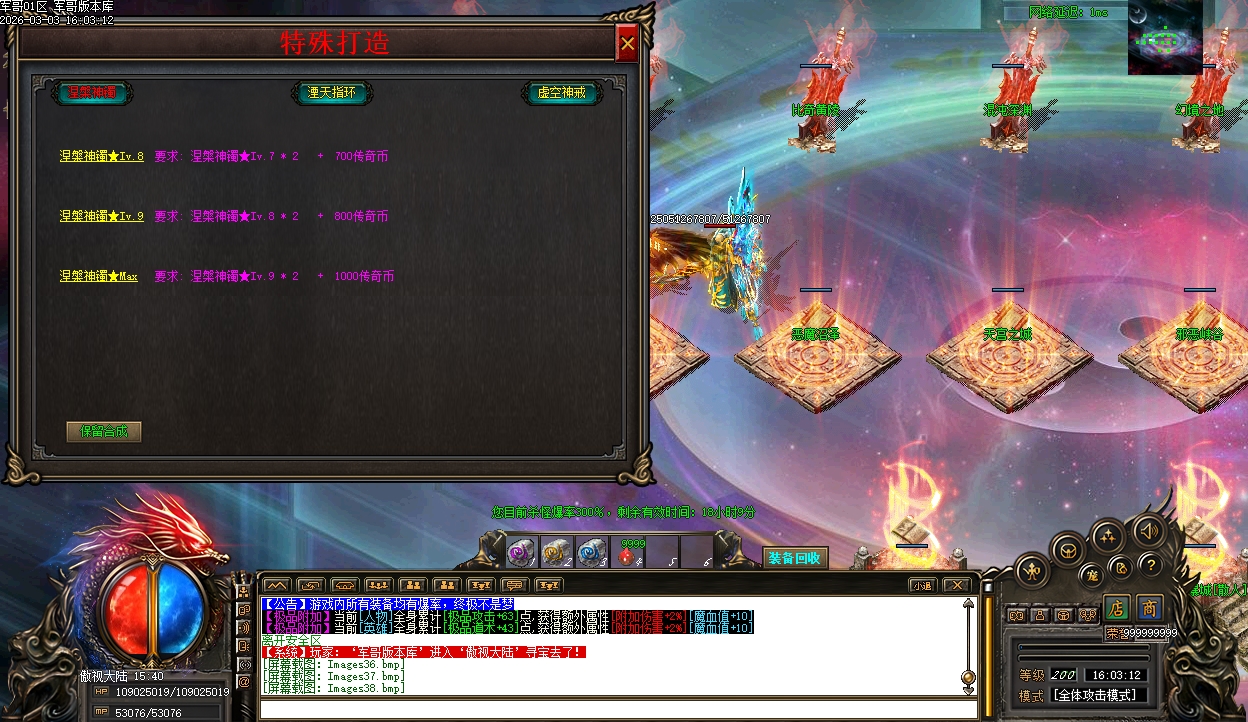Use the golden scroll in hotbar slot 2
The width and height of the screenshot is (1248, 722).
pos(556,552)
